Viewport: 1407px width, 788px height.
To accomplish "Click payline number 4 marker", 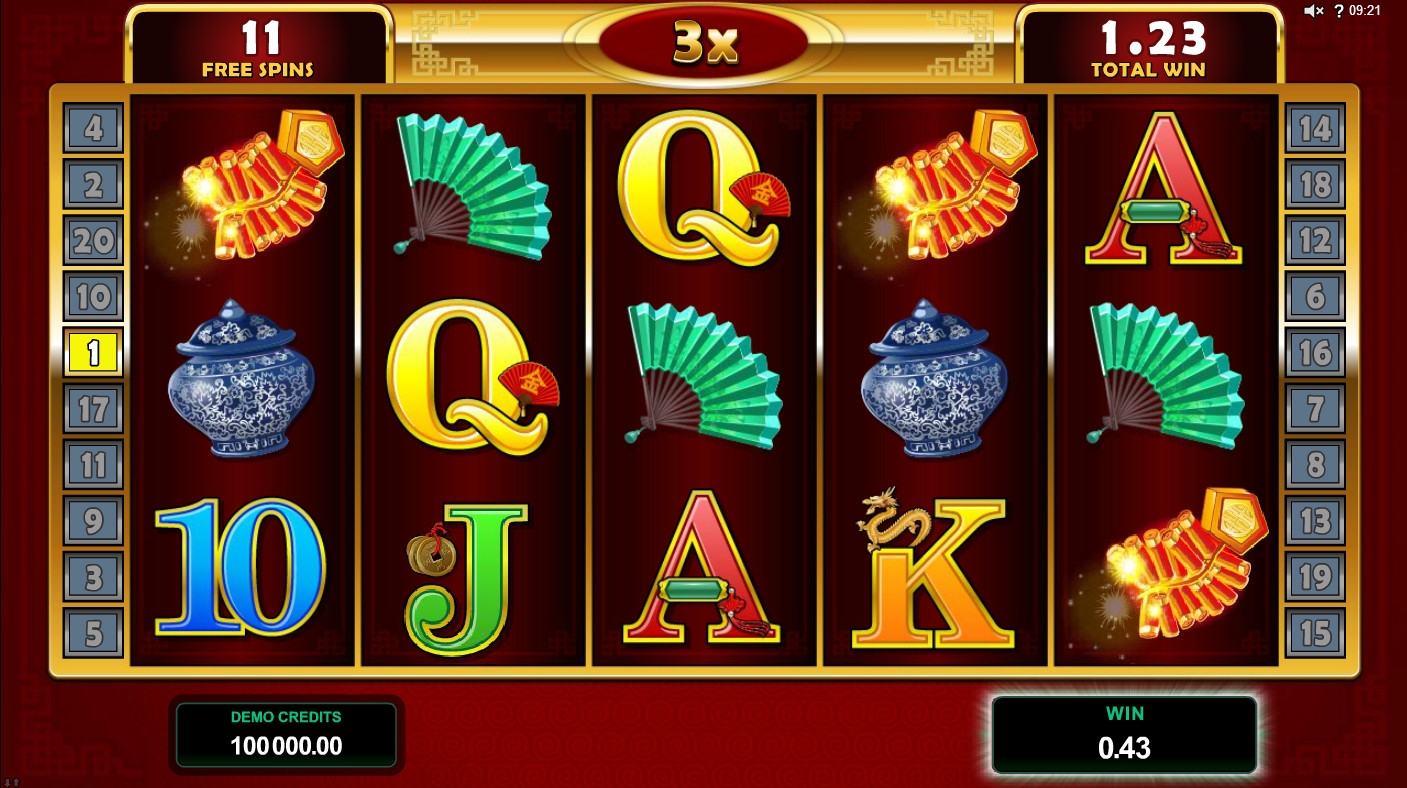I will (93, 128).
